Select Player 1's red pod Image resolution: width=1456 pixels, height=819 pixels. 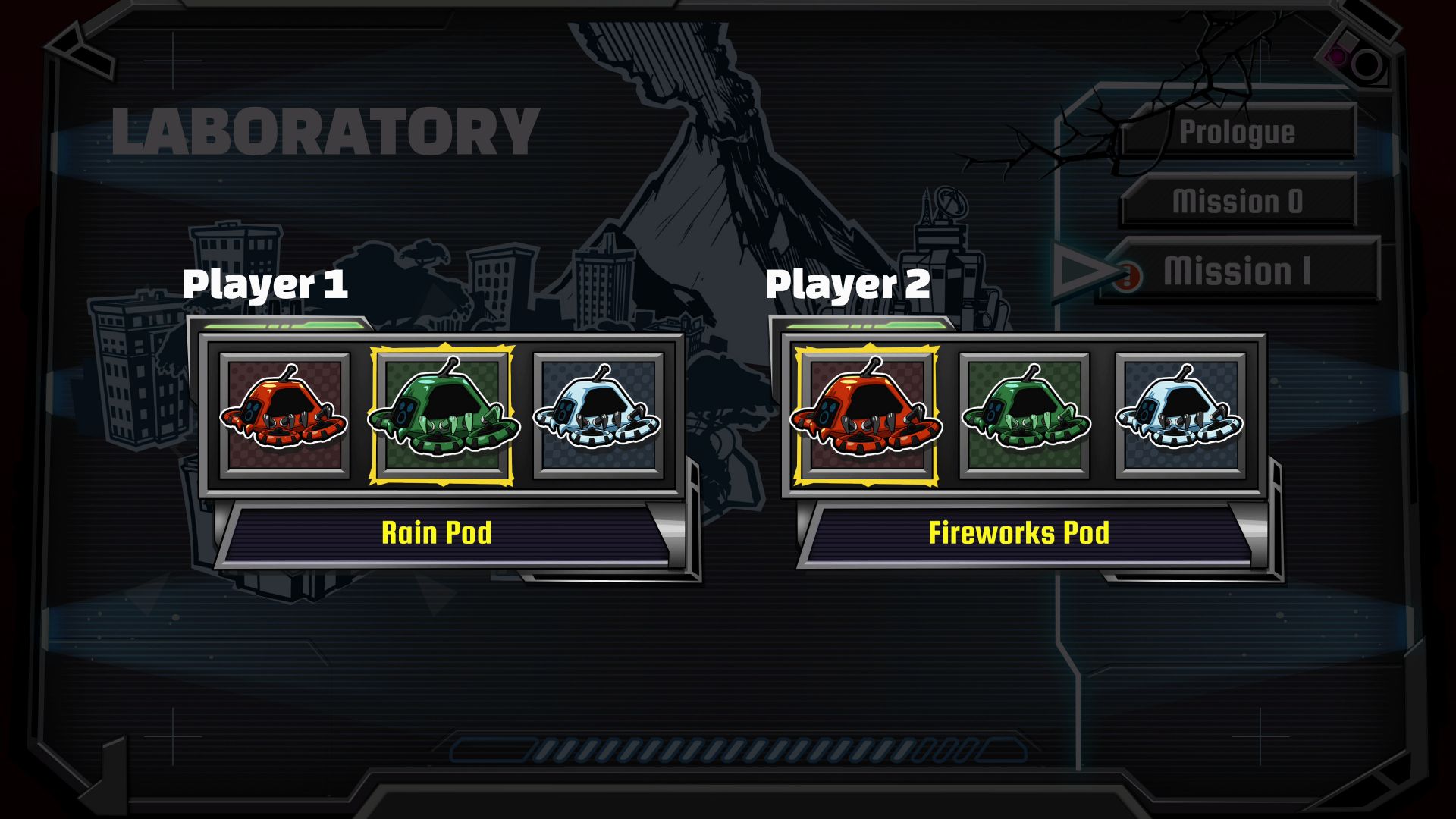coord(284,416)
